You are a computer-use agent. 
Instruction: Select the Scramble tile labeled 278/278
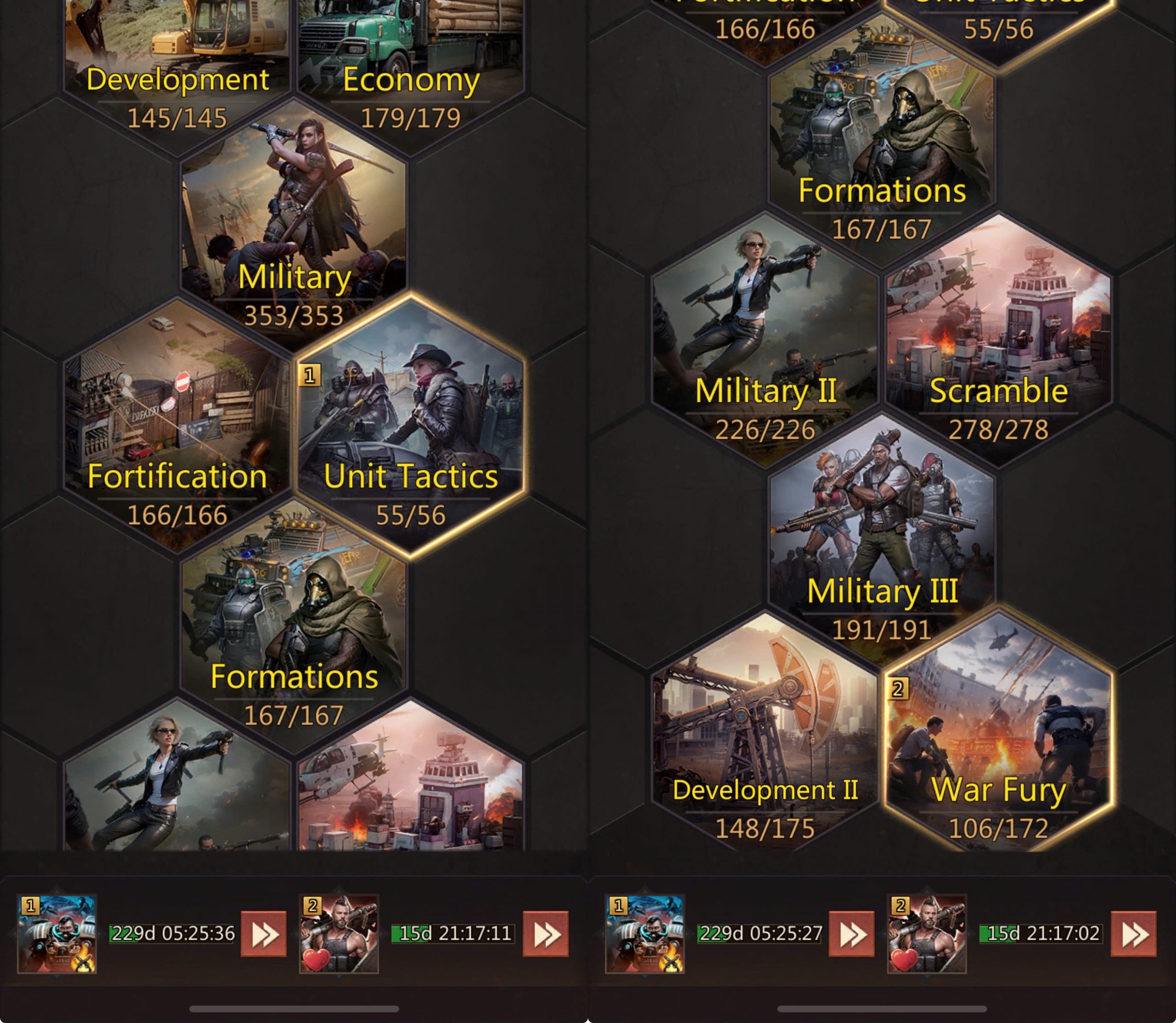(x=998, y=342)
